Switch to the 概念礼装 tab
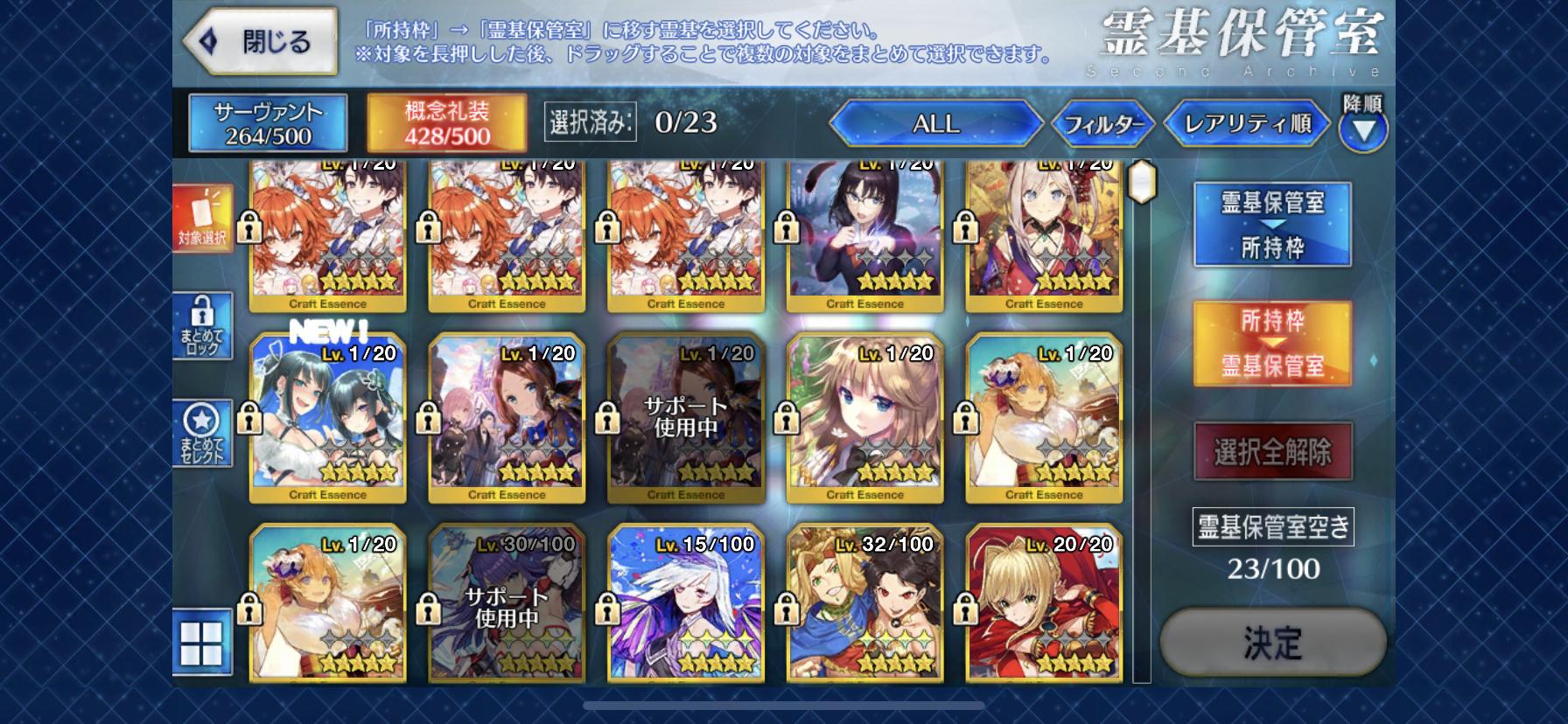1568x724 pixels. (446, 122)
